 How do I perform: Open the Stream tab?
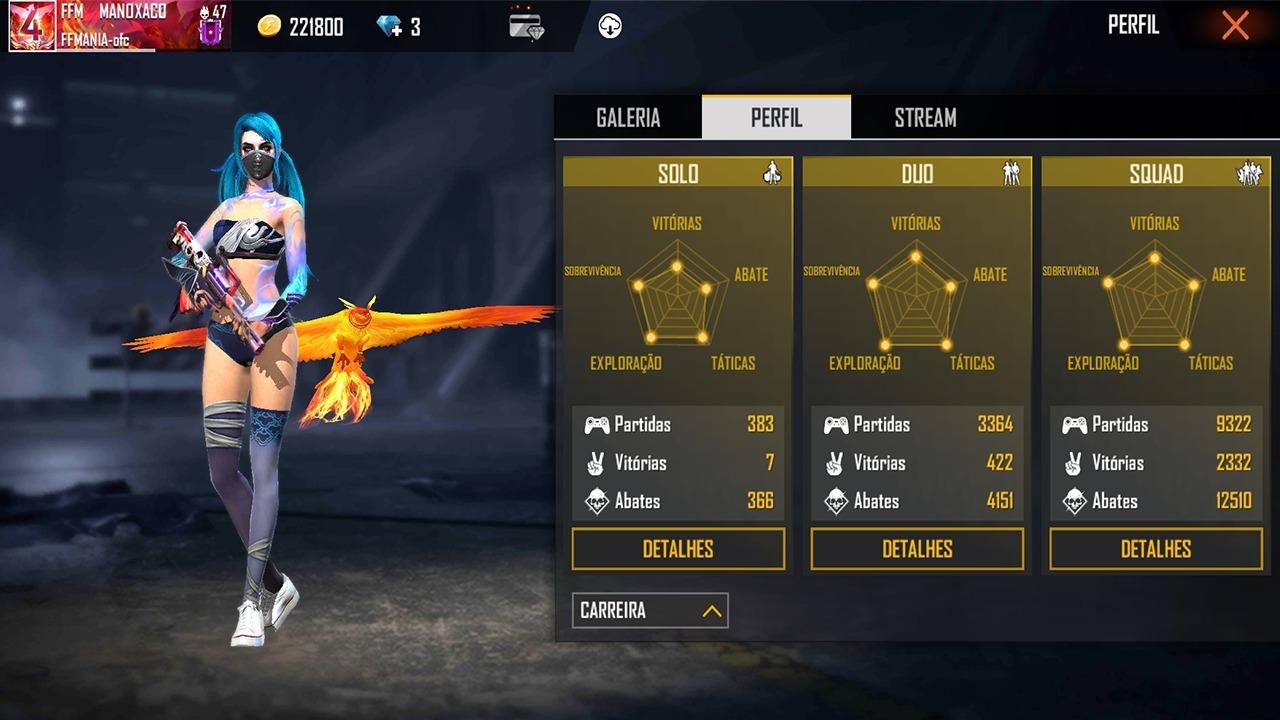point(925,118)
